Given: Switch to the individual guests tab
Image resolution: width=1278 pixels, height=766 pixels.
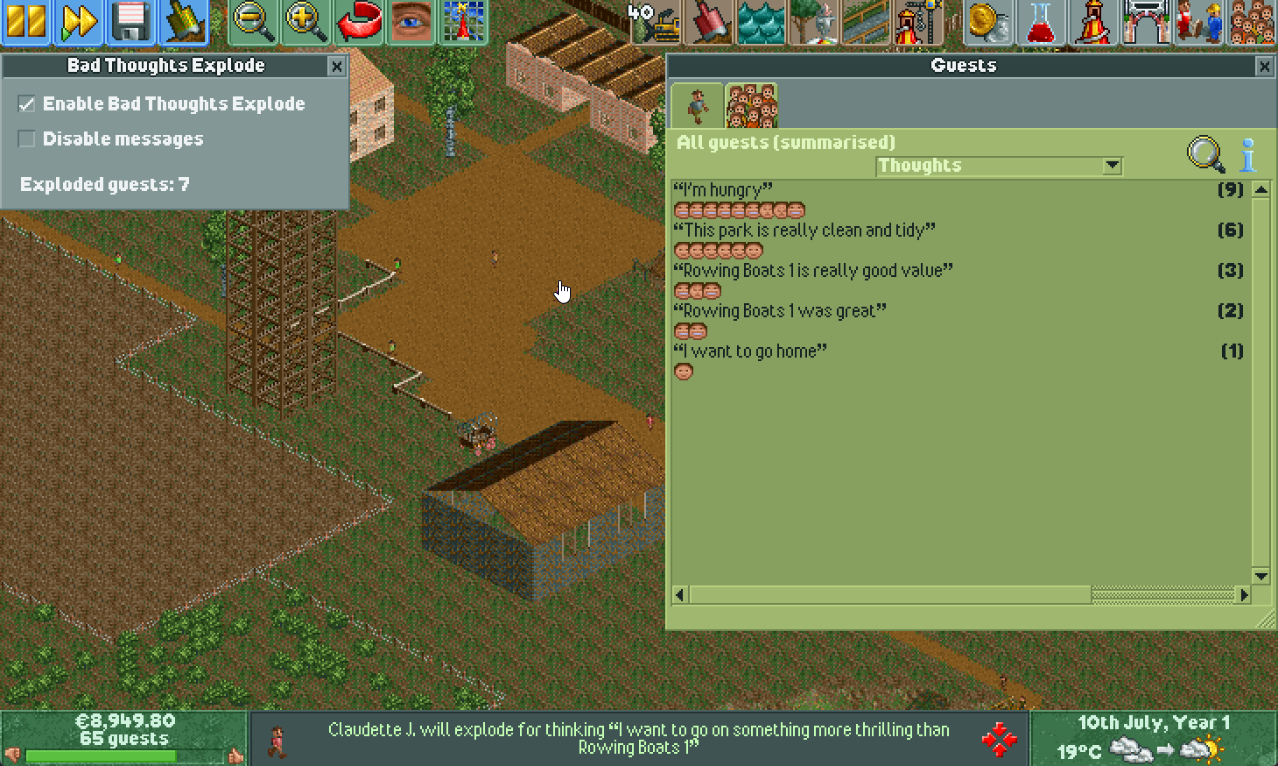Looking at the screenshot, I should [697, 105].
